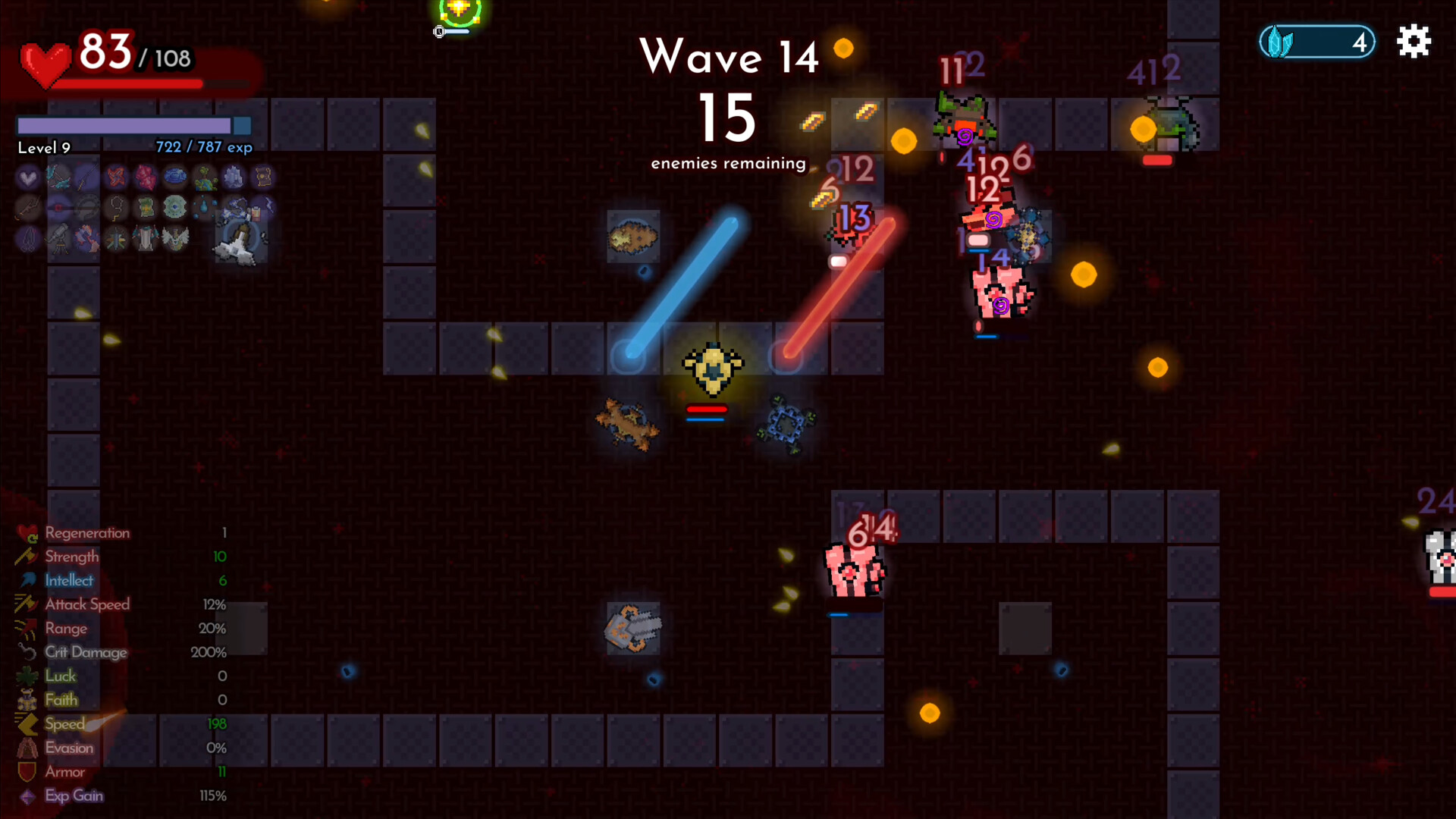This screenshot has width=1456, height=819.
Task: Choose the golden scroll item icon
Action: (x=263, y=178)
